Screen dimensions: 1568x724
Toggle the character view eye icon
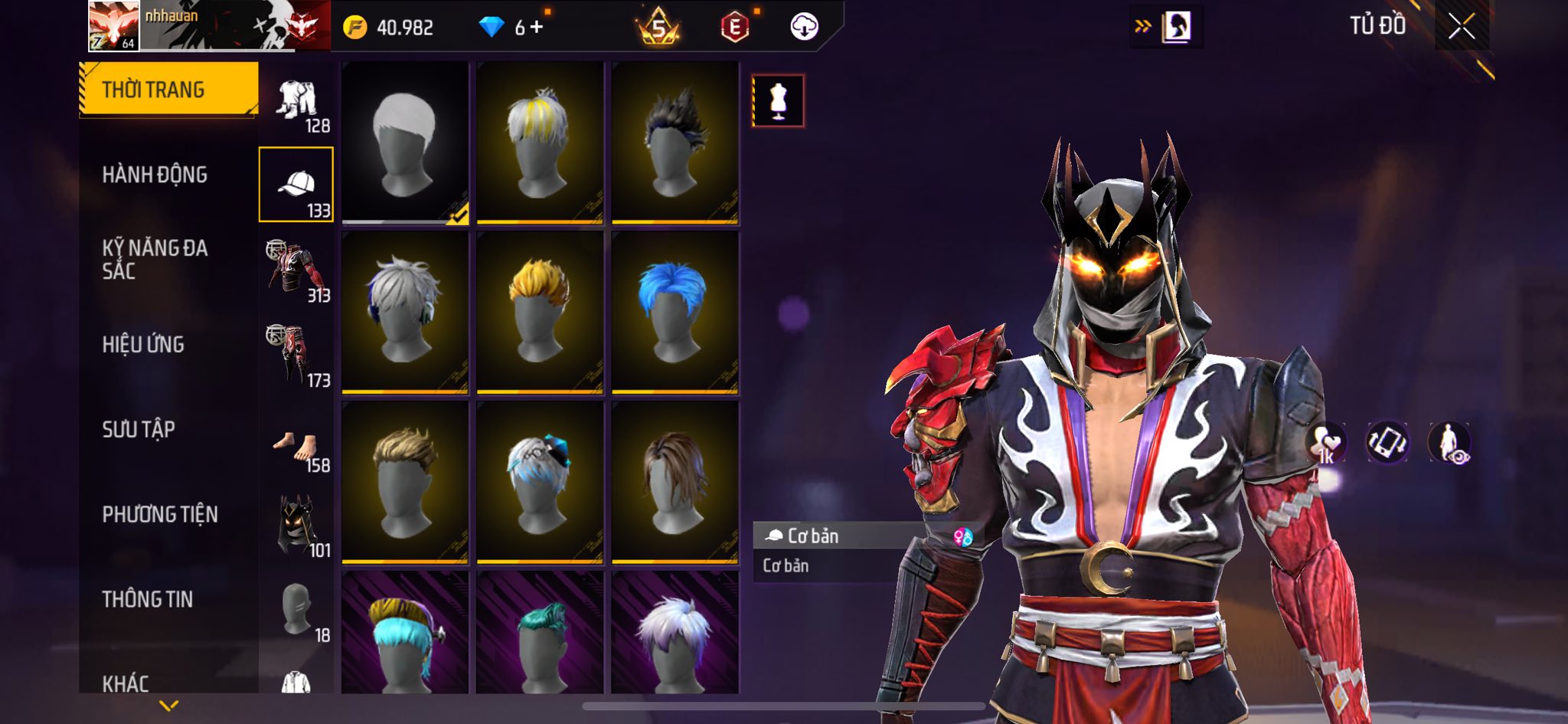[x=1449, y=443]
